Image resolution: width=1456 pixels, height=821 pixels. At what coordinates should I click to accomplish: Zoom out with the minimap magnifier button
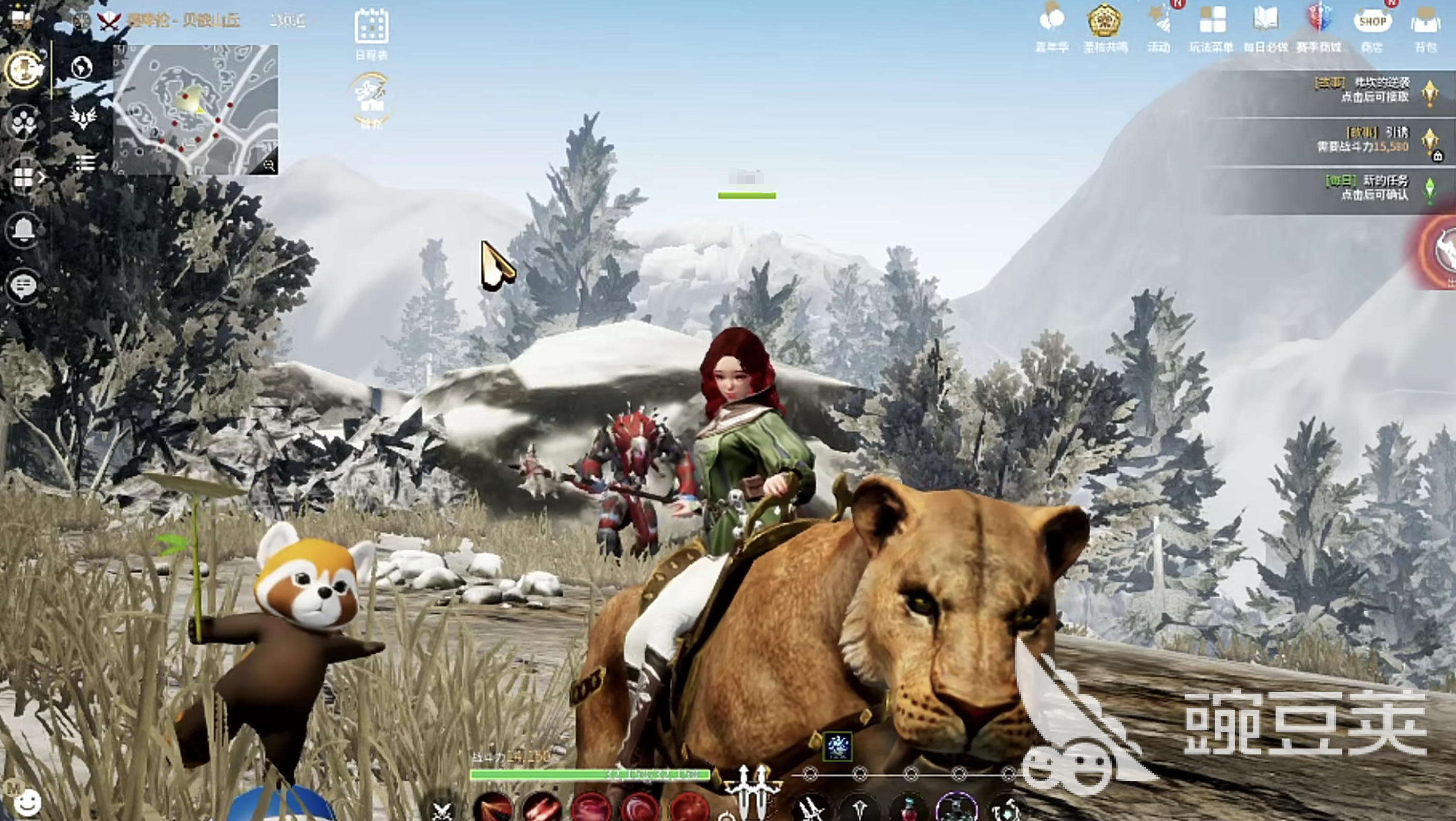pos(269,165)
